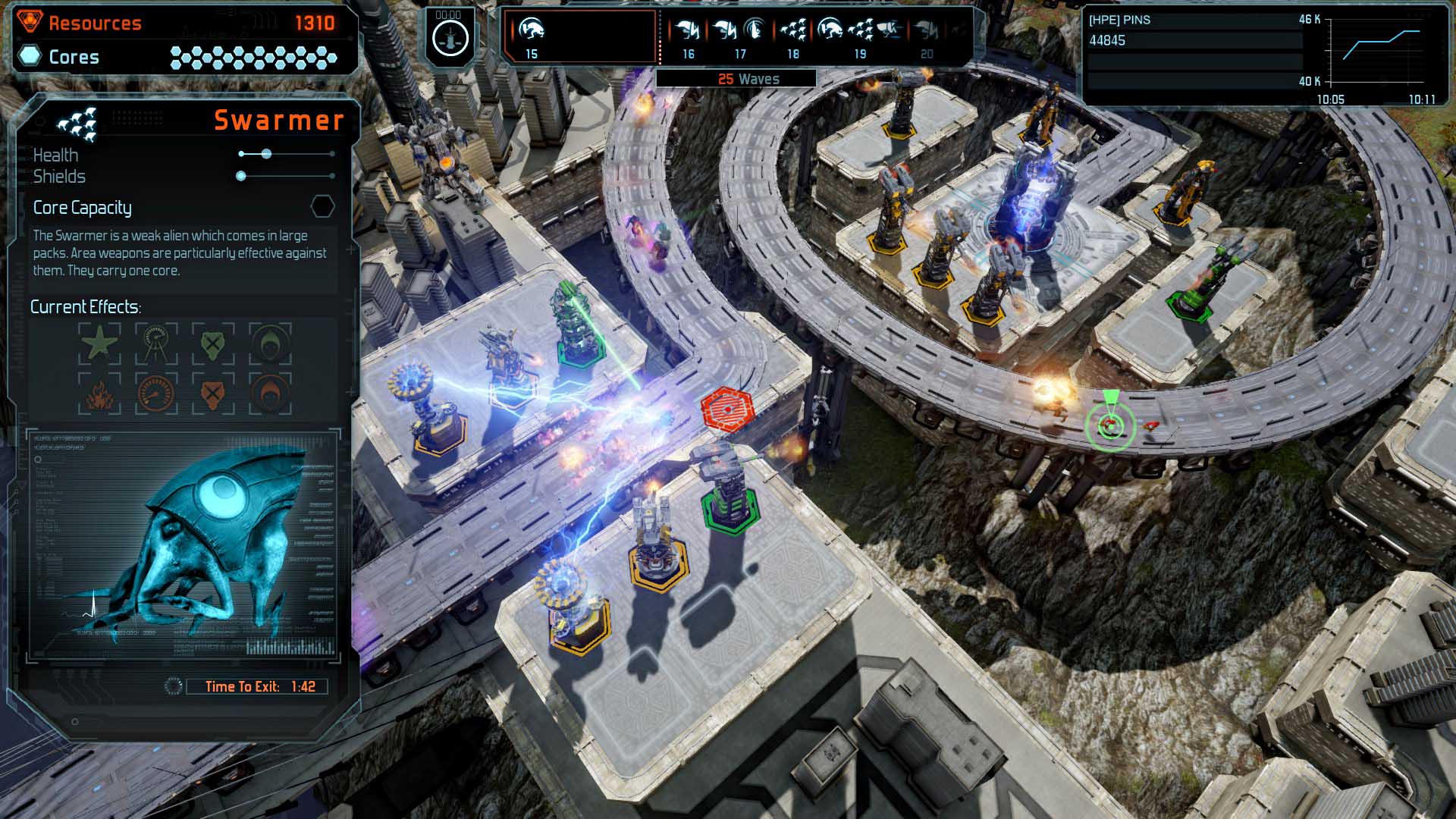The image size is (1456, 819).
Task: Click the Swarmer title header
Action: pos(278,120)
